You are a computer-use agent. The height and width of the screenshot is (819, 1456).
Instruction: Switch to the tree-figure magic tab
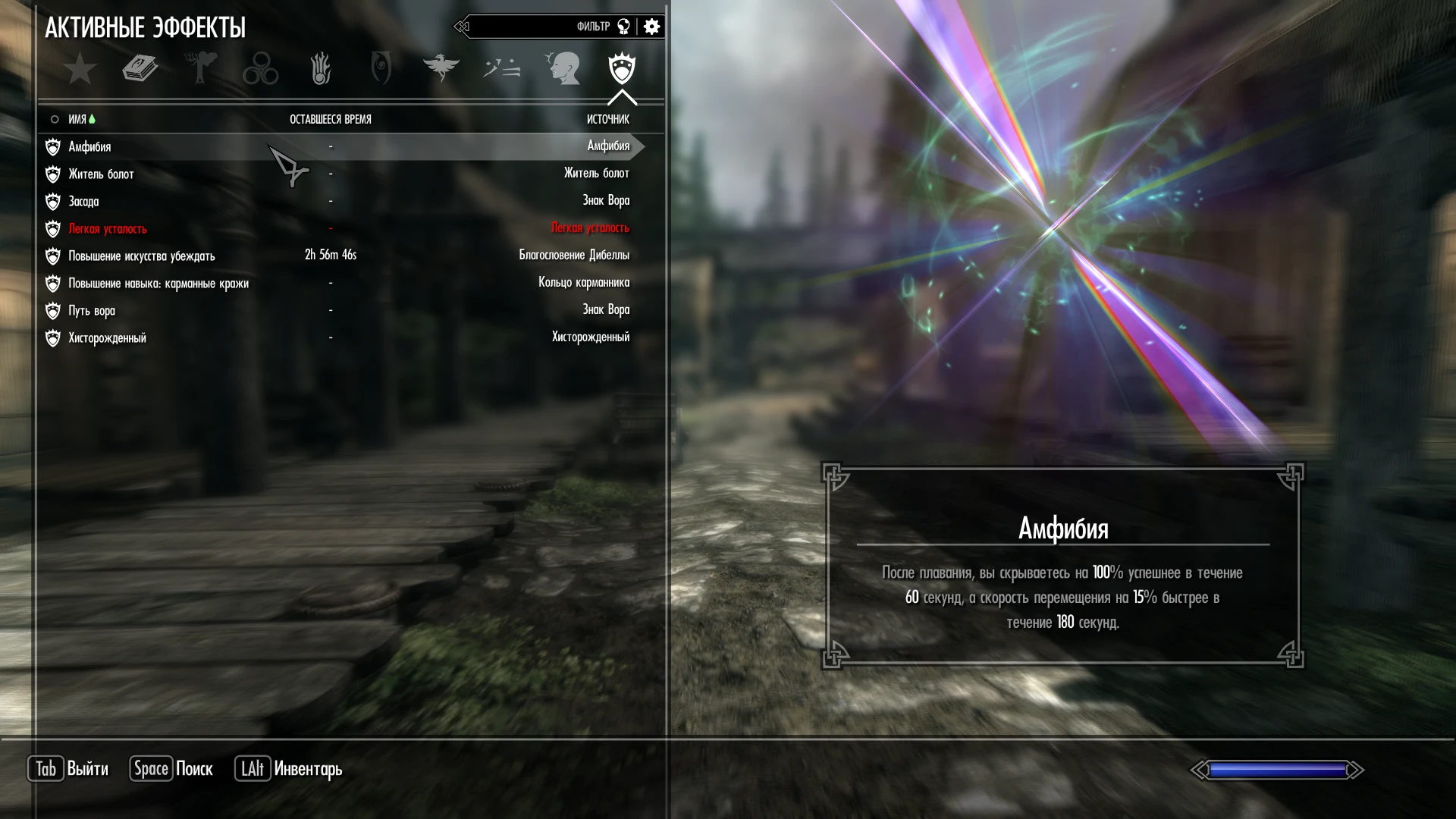[201, 68]
